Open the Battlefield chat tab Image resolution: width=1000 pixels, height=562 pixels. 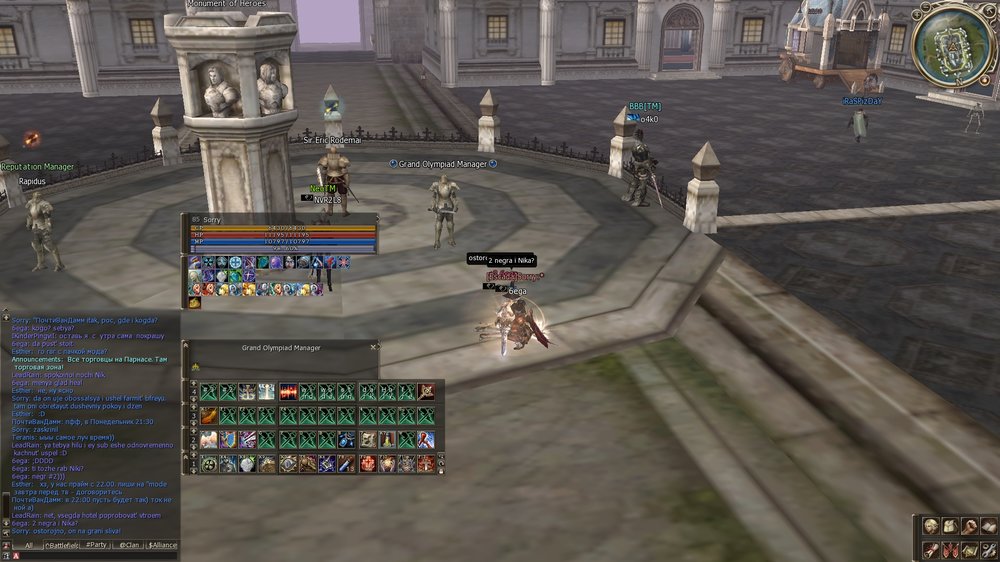(62, 545)
